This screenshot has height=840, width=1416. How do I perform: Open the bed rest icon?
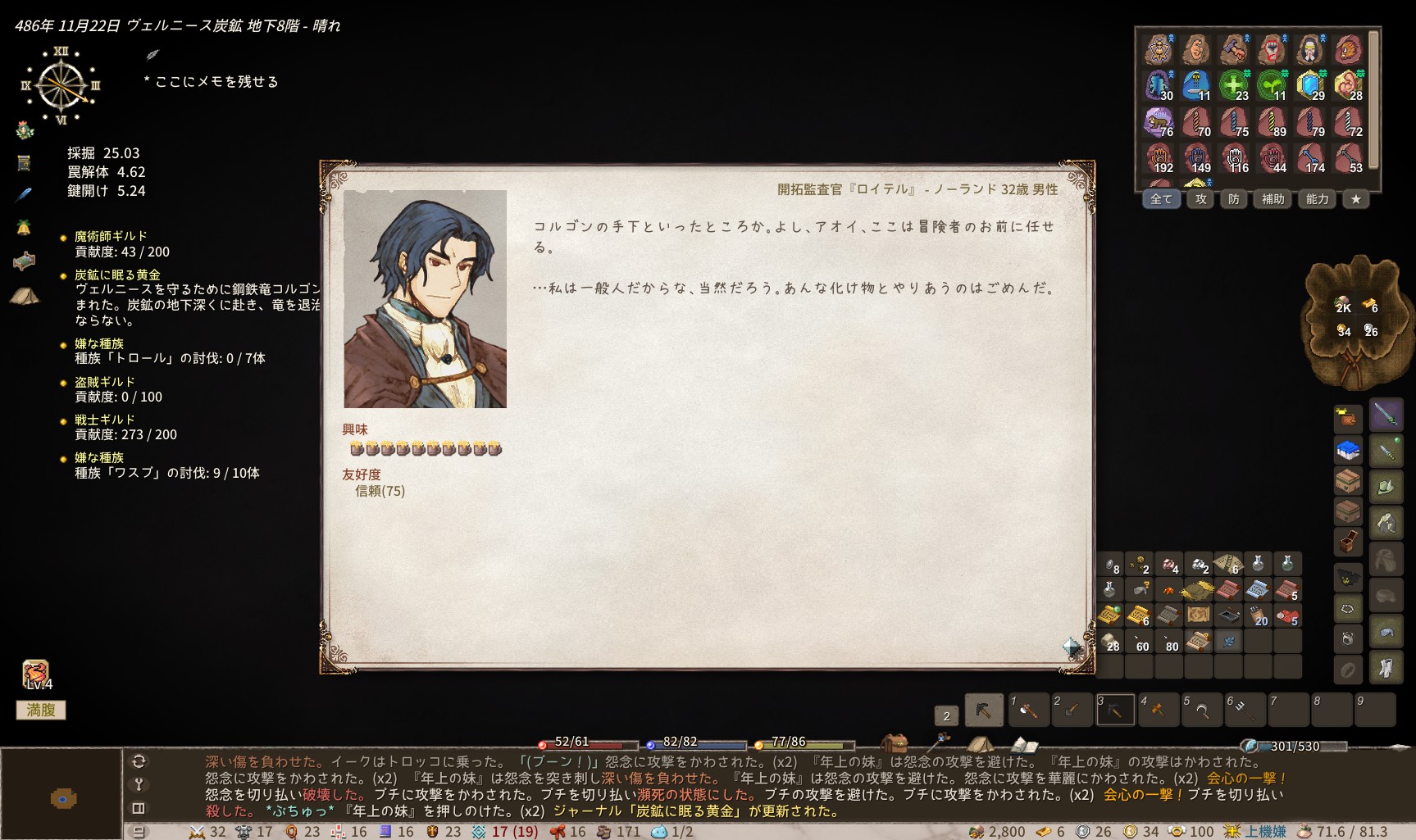pos(25,261)
